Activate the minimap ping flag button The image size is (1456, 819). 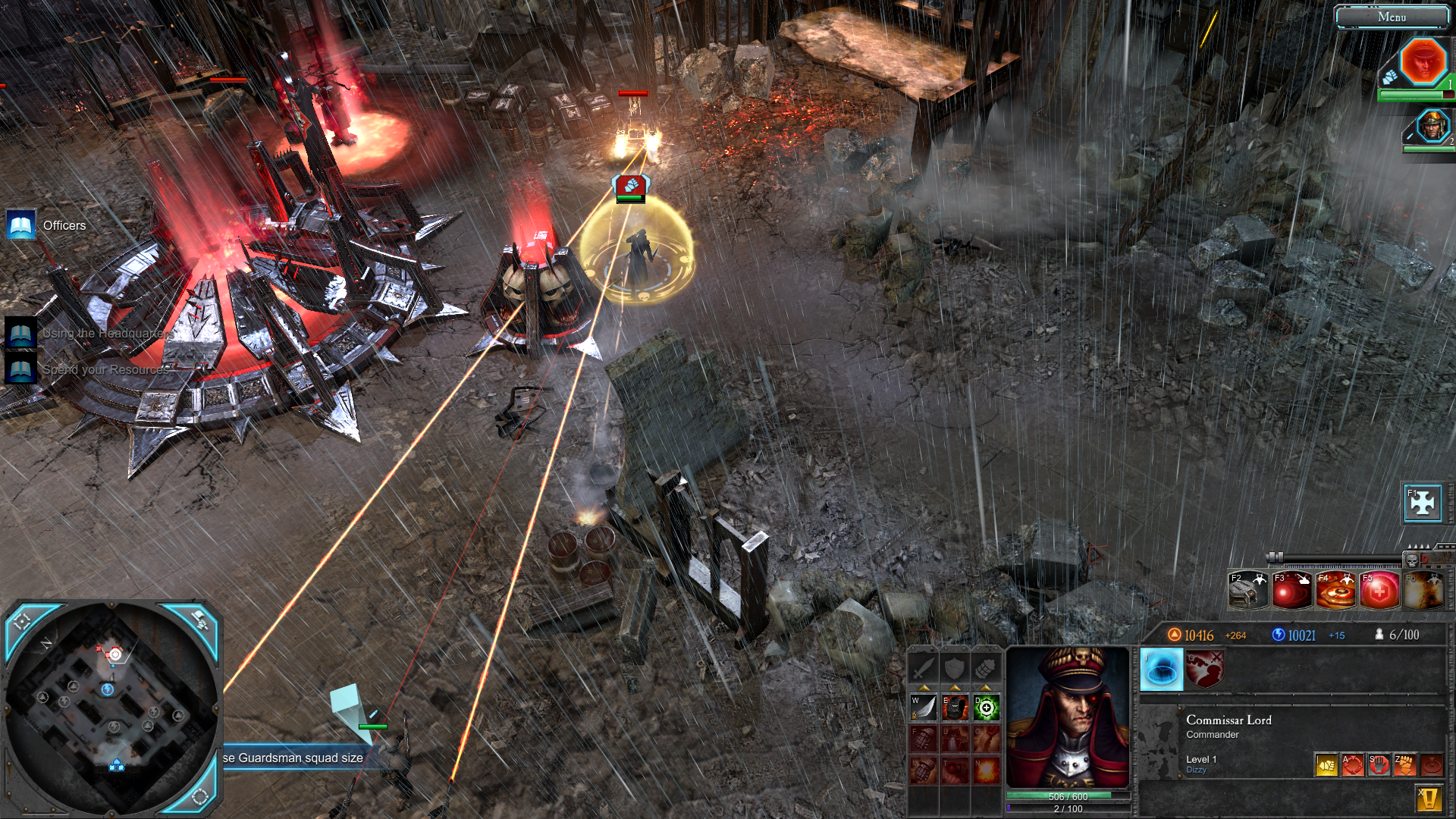(x=199, y=620)
